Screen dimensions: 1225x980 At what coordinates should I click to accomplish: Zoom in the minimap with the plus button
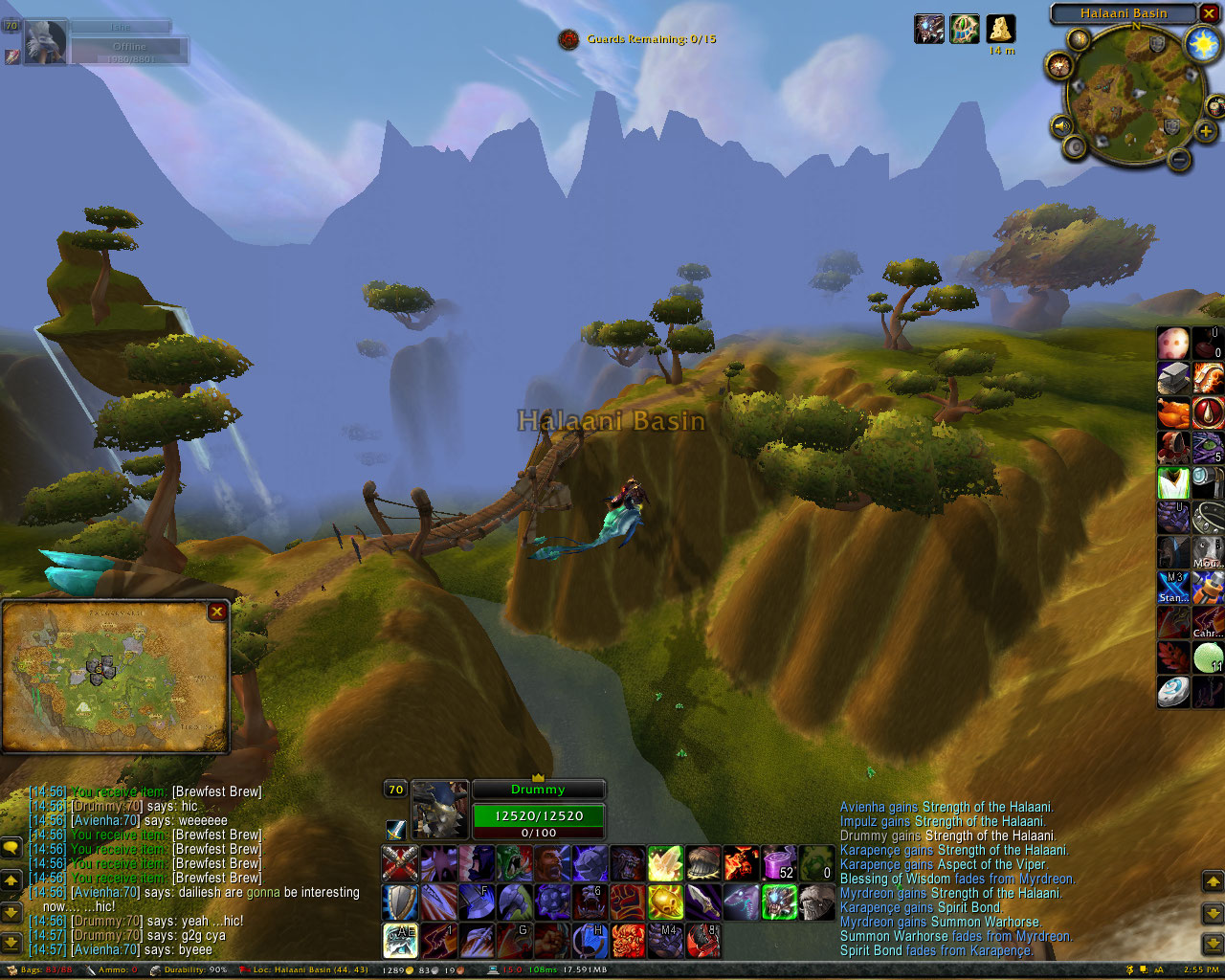[1206, 131]
